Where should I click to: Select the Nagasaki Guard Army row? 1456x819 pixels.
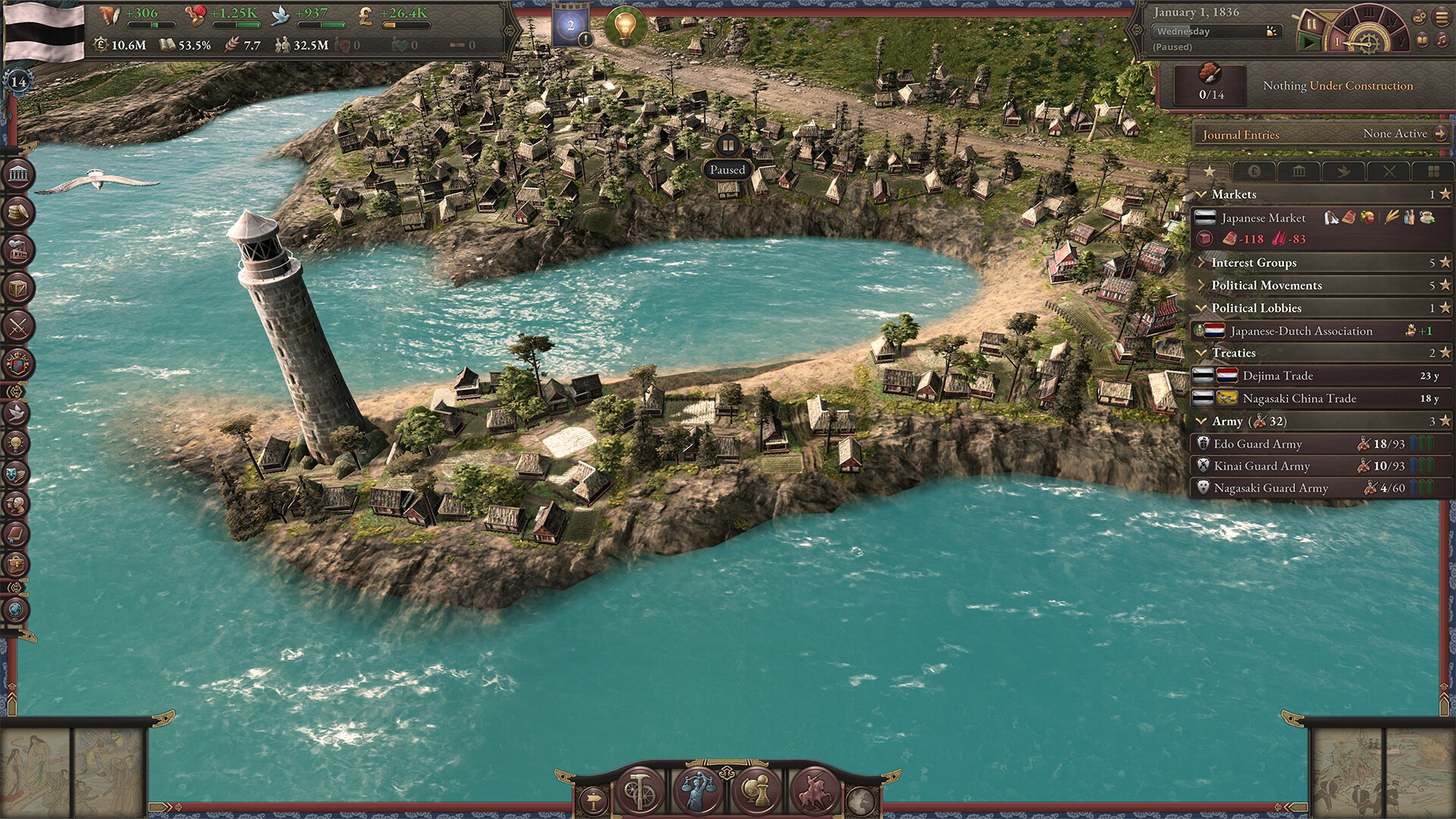click(x=1270, y=488)
